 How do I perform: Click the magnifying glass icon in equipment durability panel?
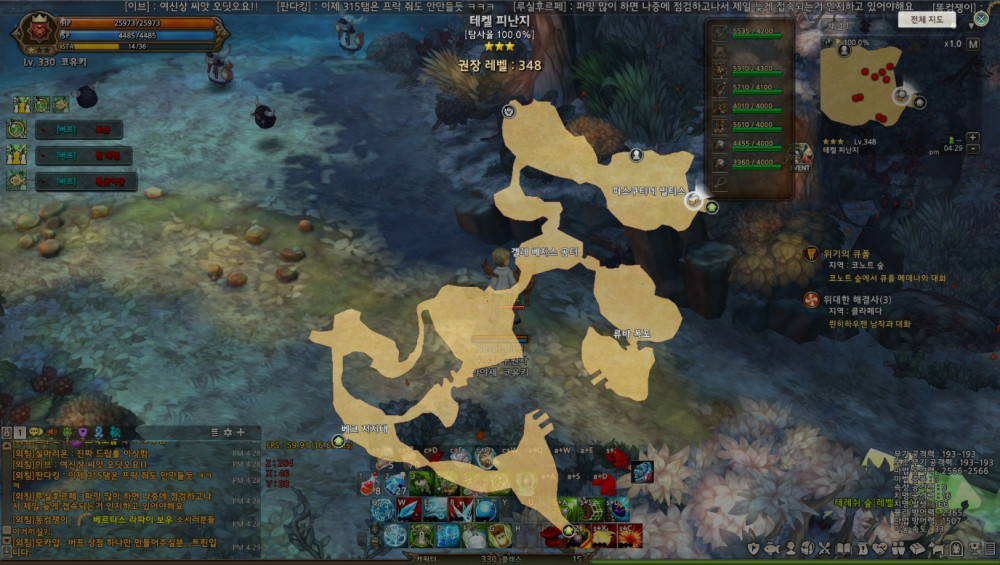click(x=720, y=183)
